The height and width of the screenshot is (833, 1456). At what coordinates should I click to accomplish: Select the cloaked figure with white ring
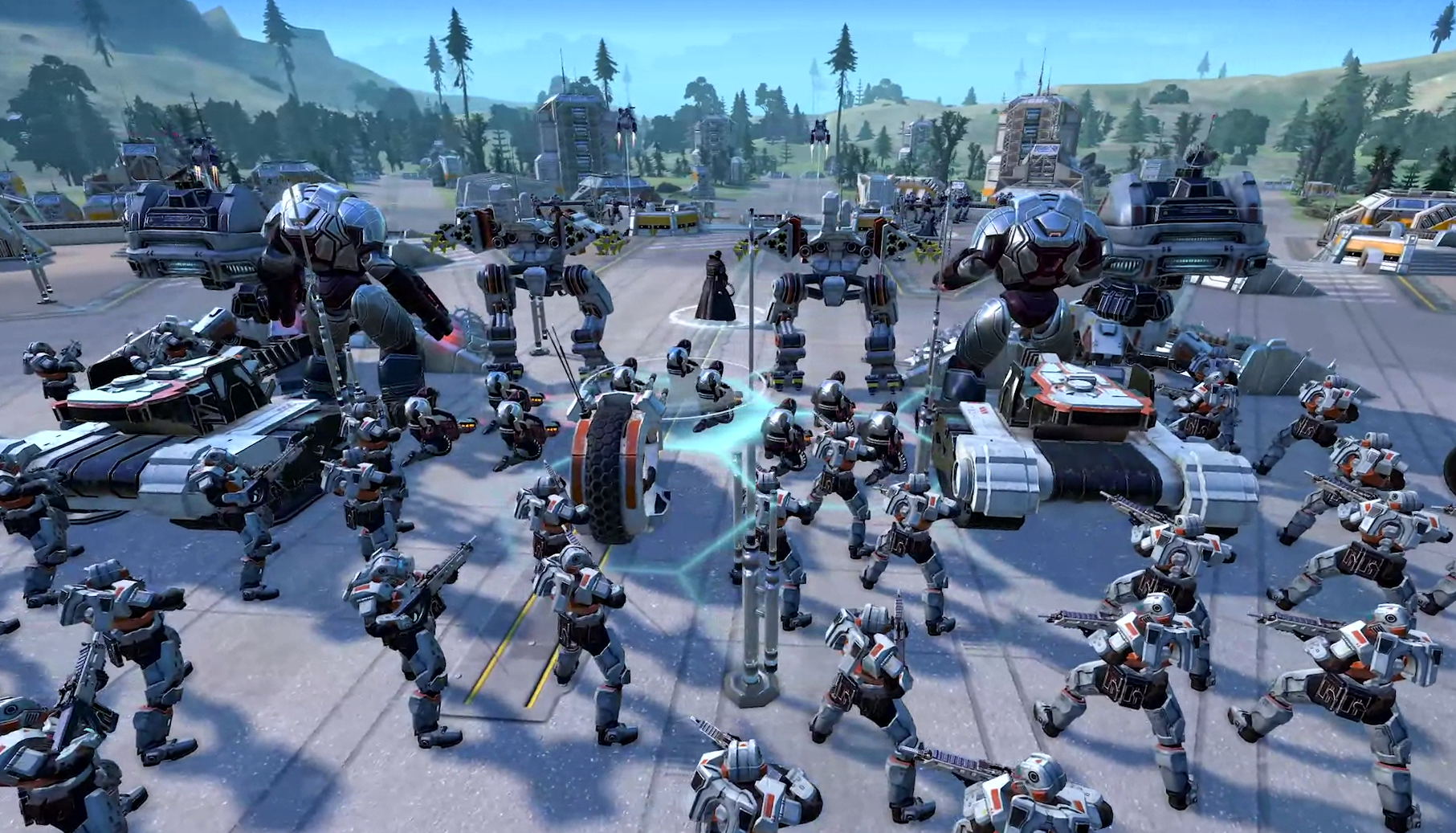click(714, 289)
